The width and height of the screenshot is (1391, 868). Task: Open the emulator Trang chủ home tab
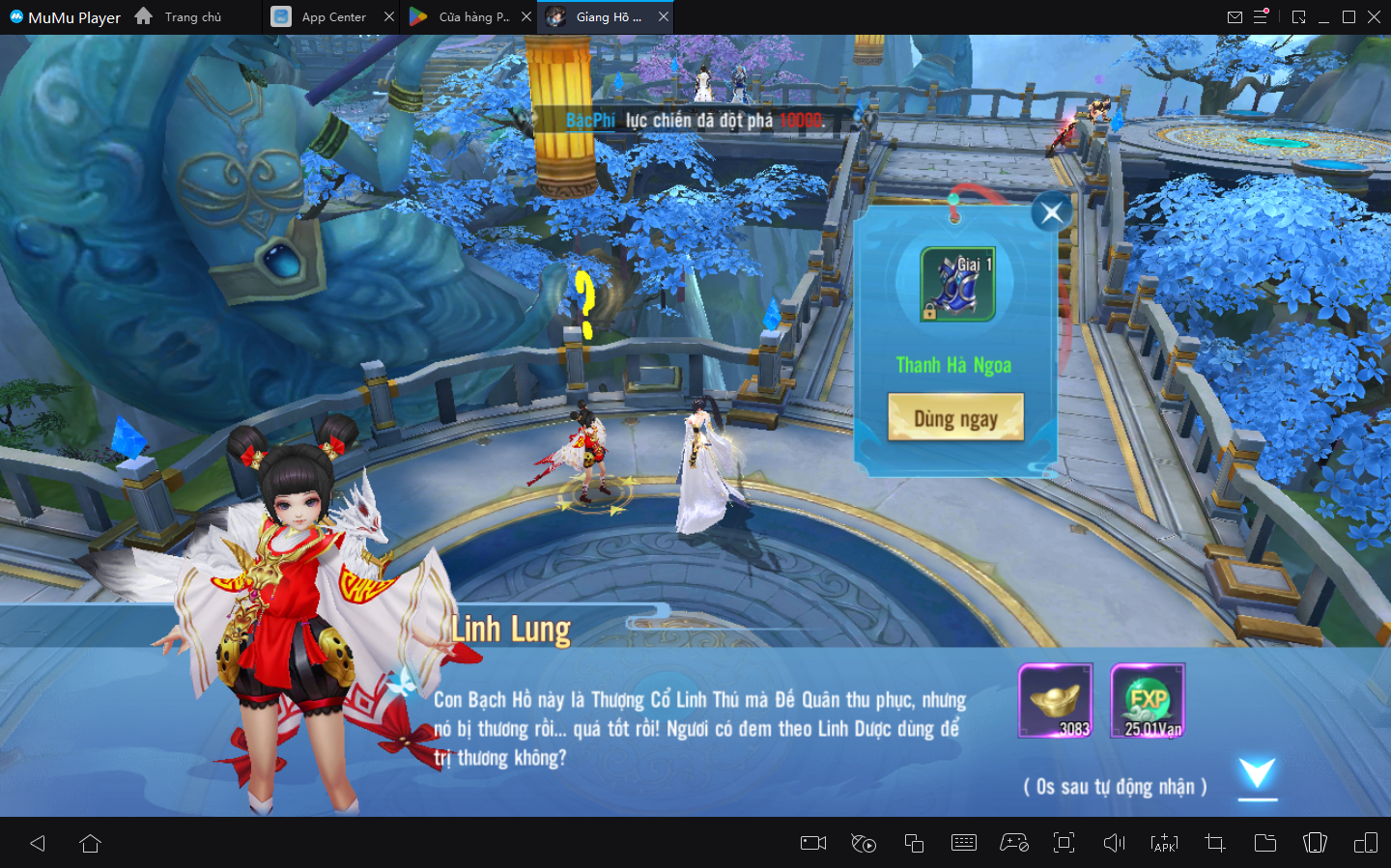click(180, 17)
